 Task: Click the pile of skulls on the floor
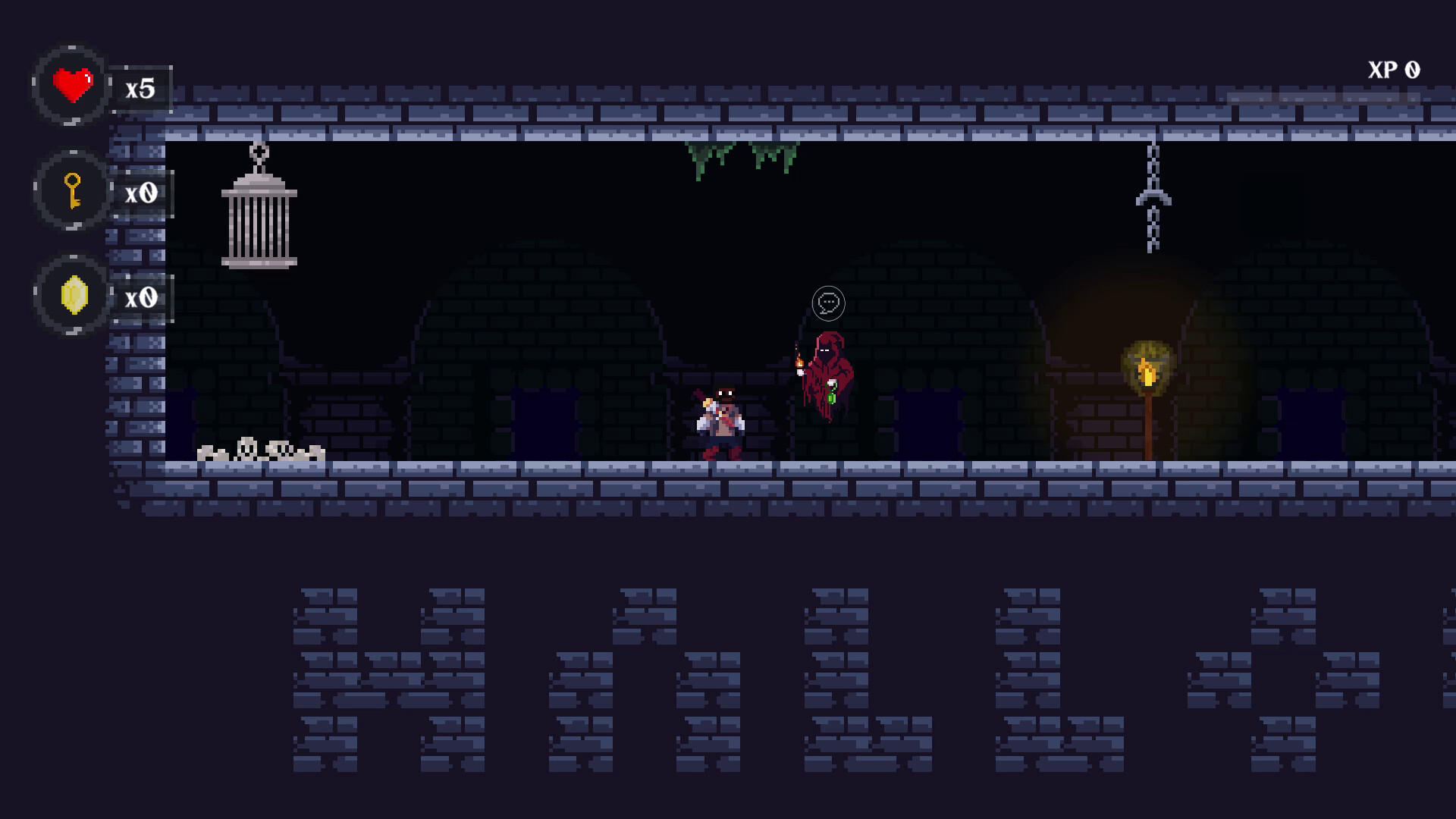258,451
